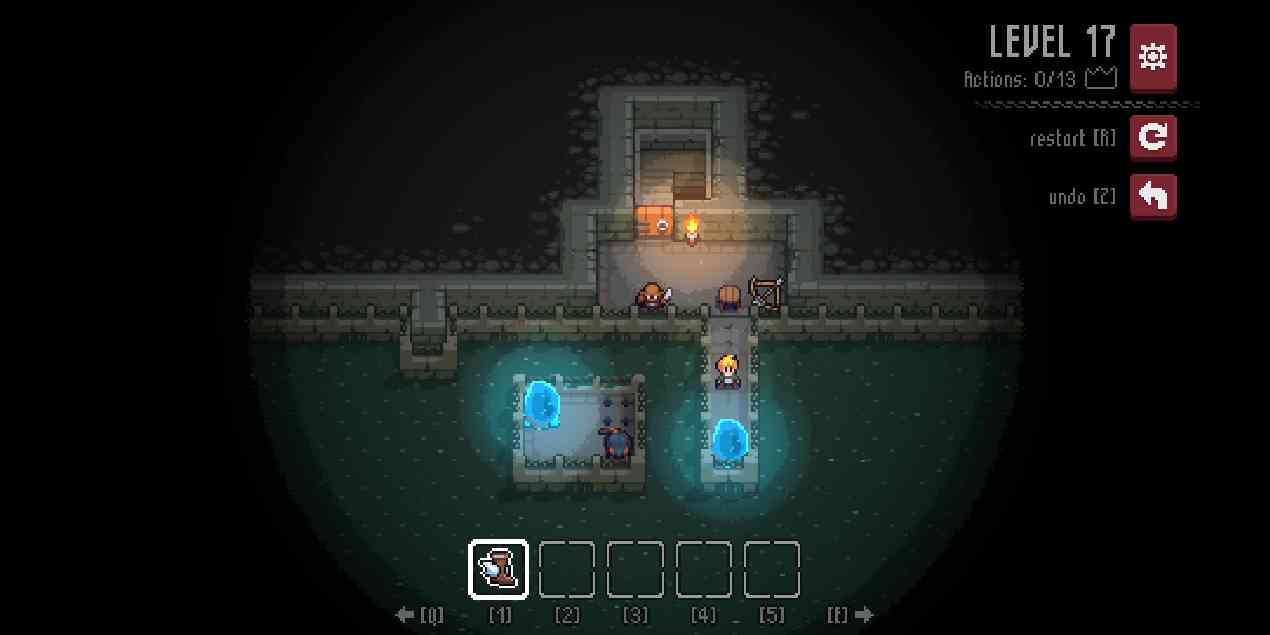Click the right arrow beside the hotbar

point(863,615)
